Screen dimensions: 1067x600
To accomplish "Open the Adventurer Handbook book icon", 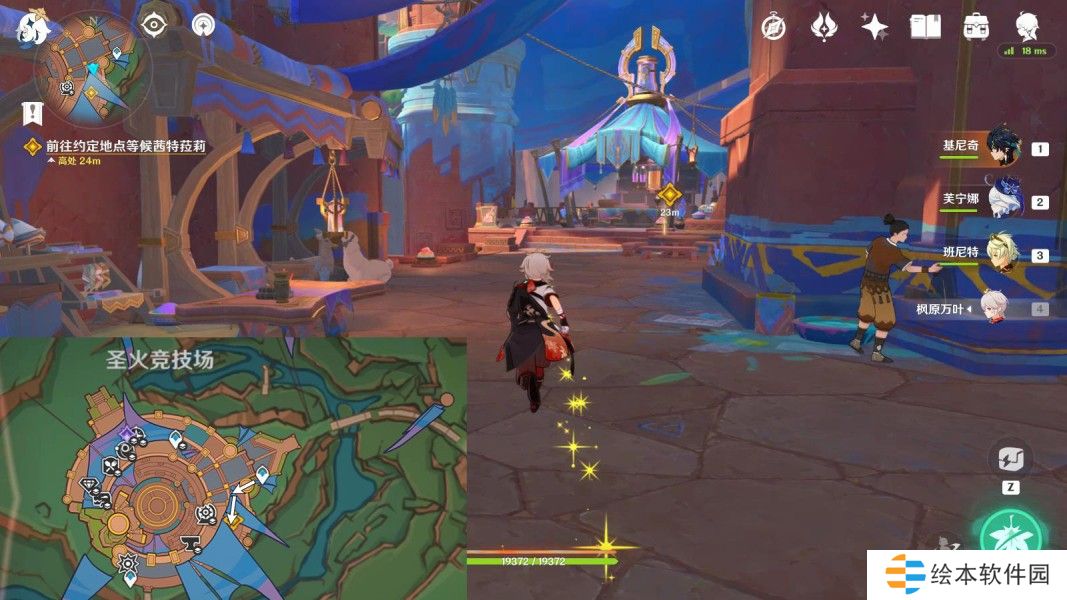I will [925, 27].
